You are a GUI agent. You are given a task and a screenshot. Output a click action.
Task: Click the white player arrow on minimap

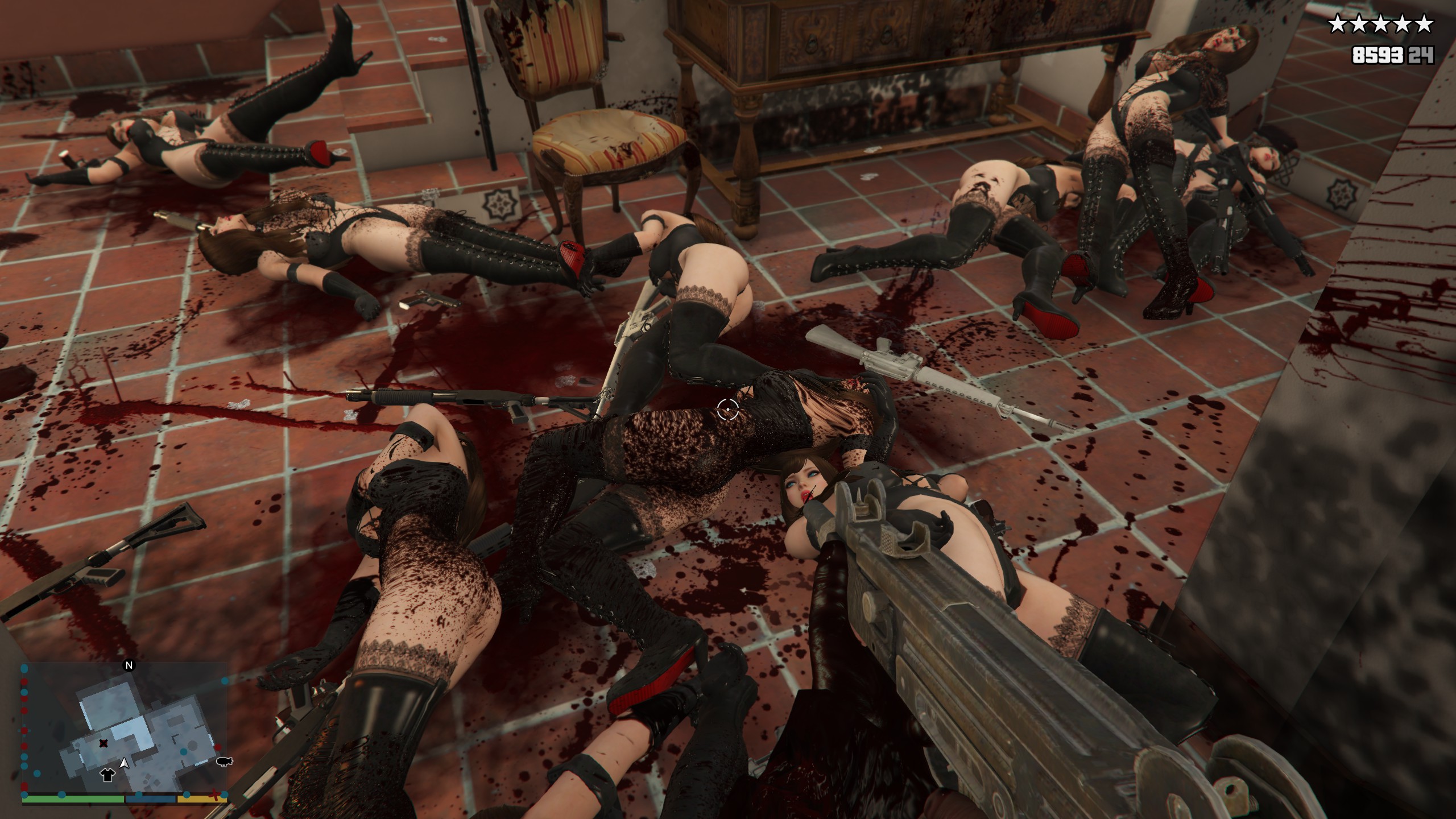124,762
